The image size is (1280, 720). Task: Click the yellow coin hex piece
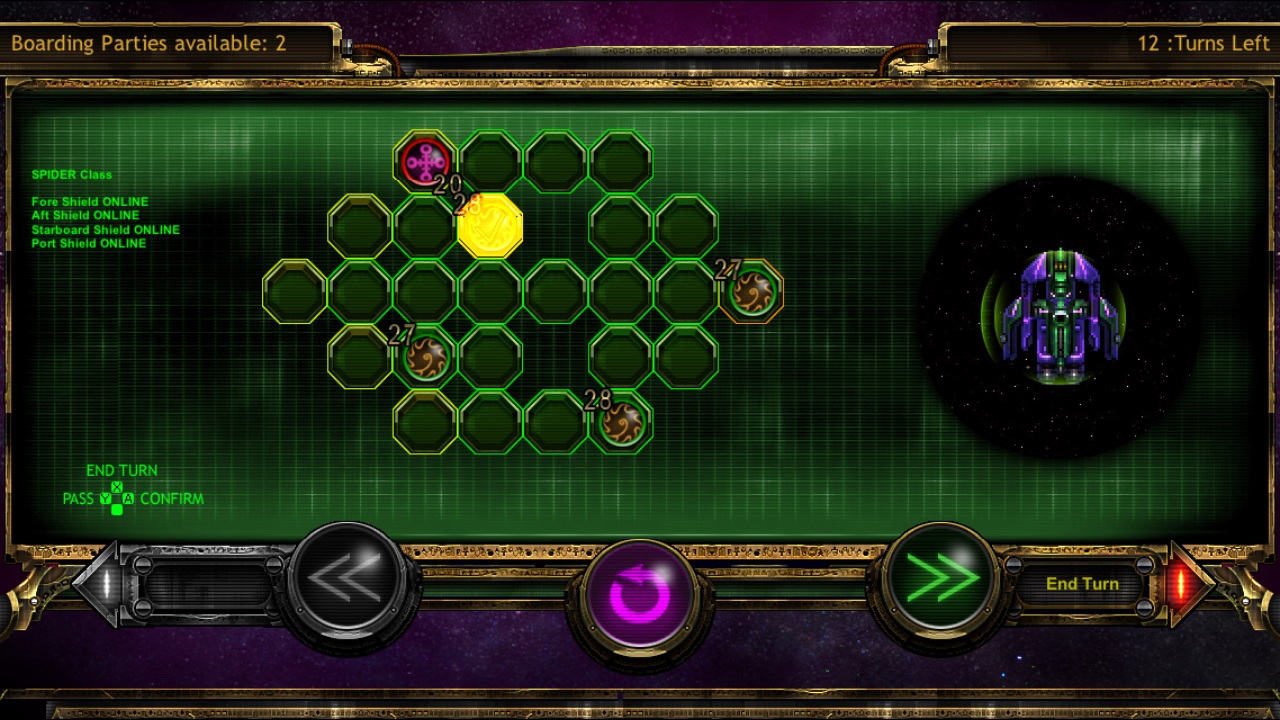(490, 228)
